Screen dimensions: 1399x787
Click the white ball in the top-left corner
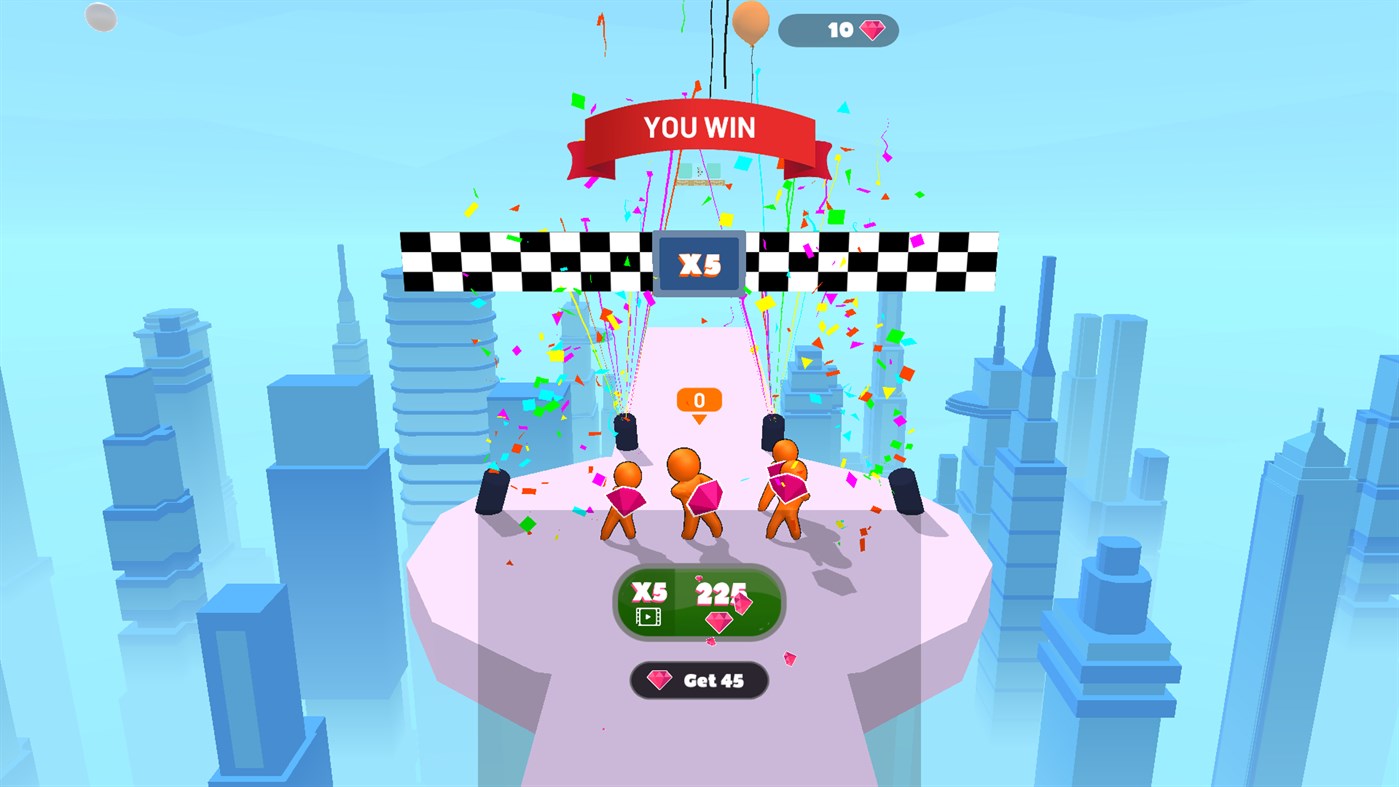point(98,17)
